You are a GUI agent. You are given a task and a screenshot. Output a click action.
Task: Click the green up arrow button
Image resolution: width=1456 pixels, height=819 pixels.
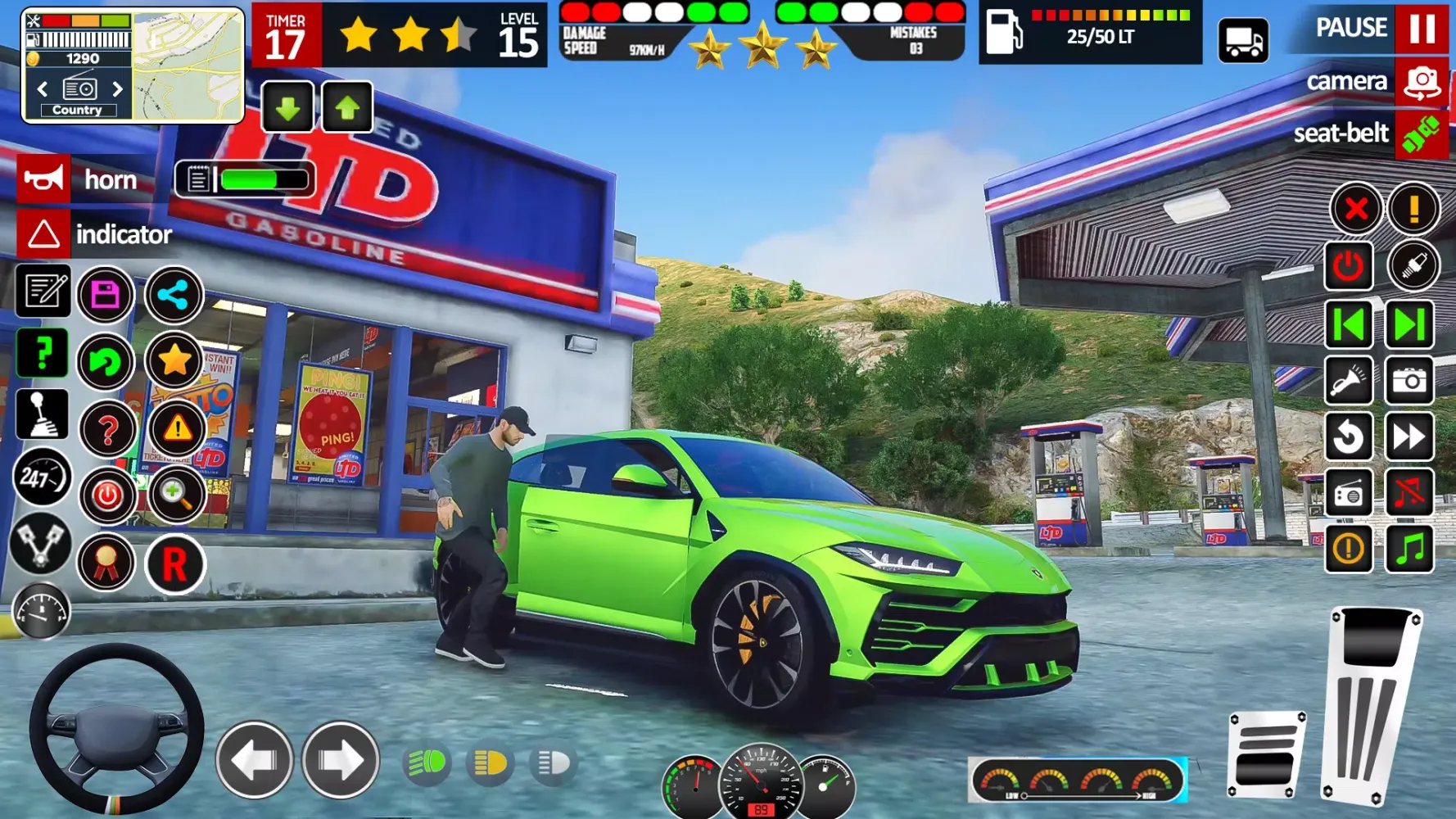[x=347, y=107]
